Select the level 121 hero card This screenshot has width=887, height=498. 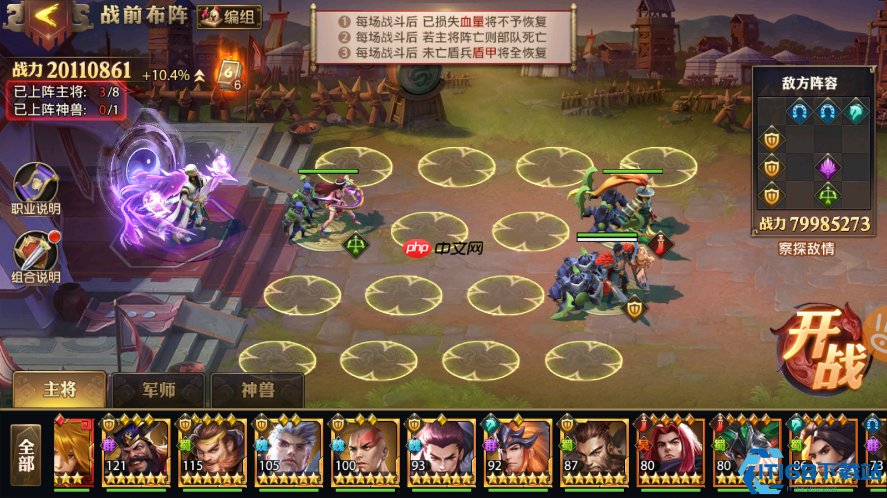coord(134,452)
